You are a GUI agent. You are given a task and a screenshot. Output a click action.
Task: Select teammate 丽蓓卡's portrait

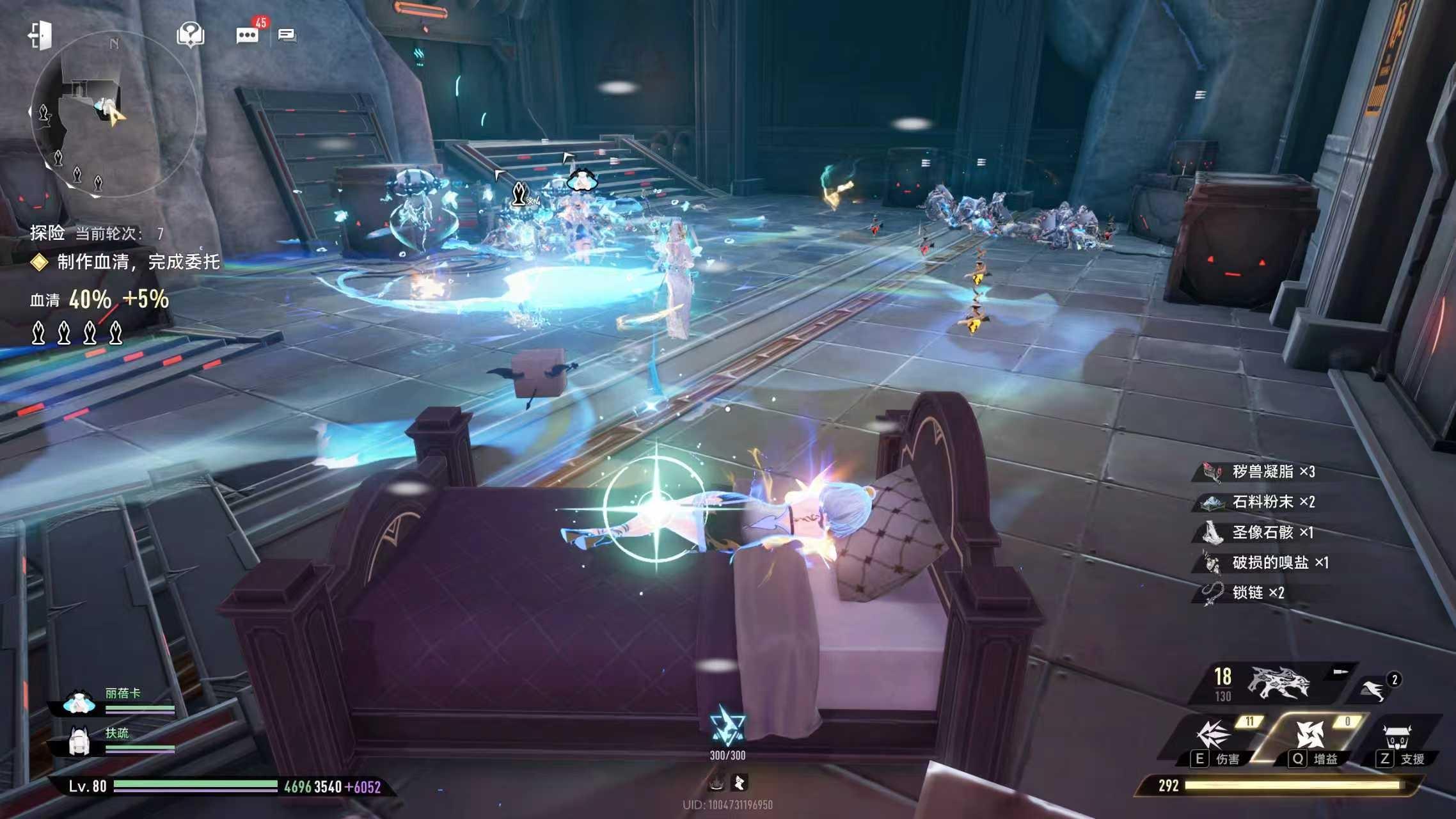79,703
